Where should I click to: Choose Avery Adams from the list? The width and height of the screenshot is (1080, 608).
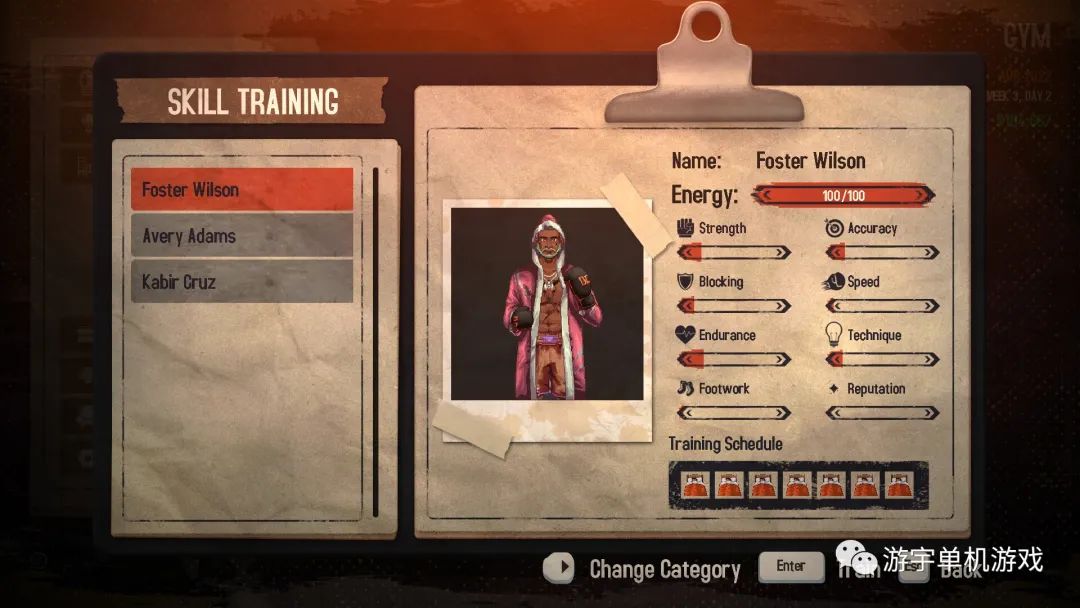click(x=242, y=236)
